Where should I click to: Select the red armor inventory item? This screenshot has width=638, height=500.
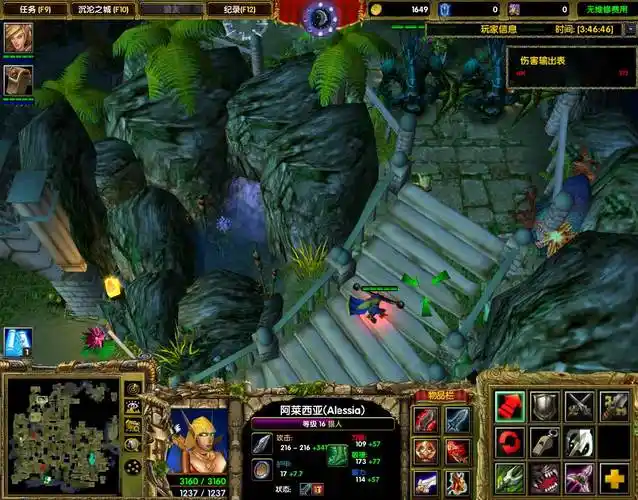(x=426, y=420)
